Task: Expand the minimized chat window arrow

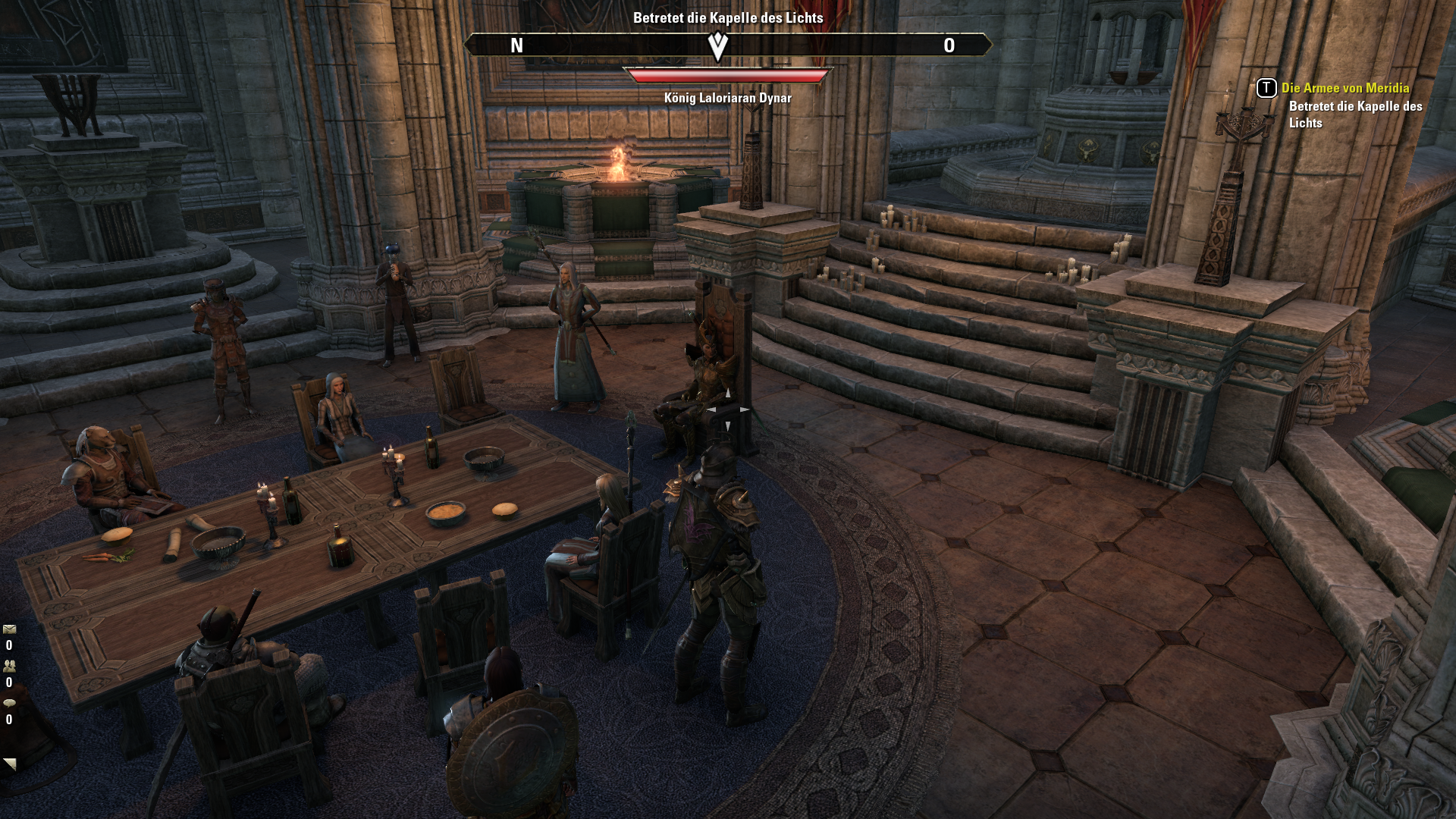Action: pos(9,764)
